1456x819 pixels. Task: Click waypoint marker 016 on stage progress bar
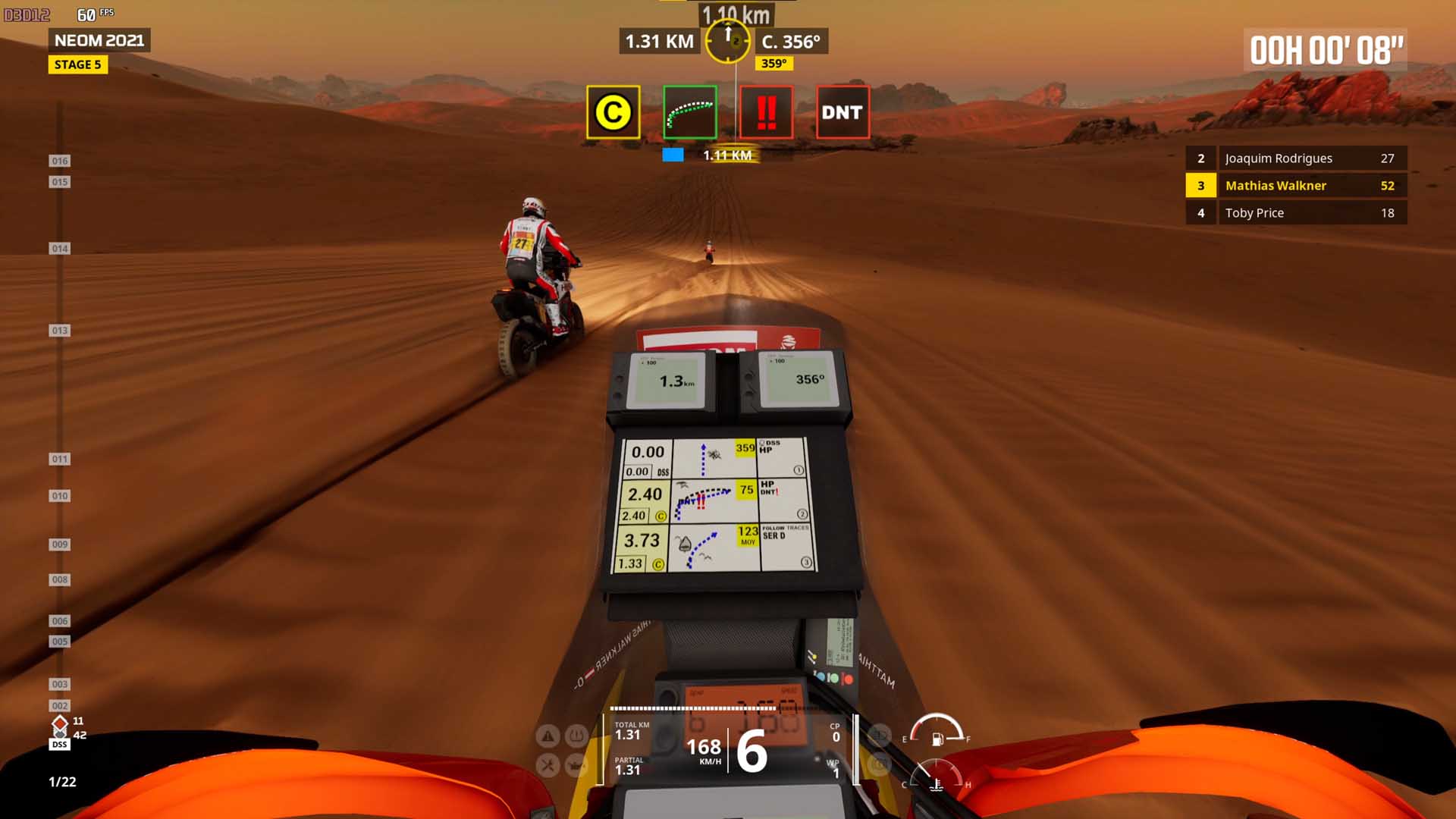pyautogui.click(x=59, y=161)
